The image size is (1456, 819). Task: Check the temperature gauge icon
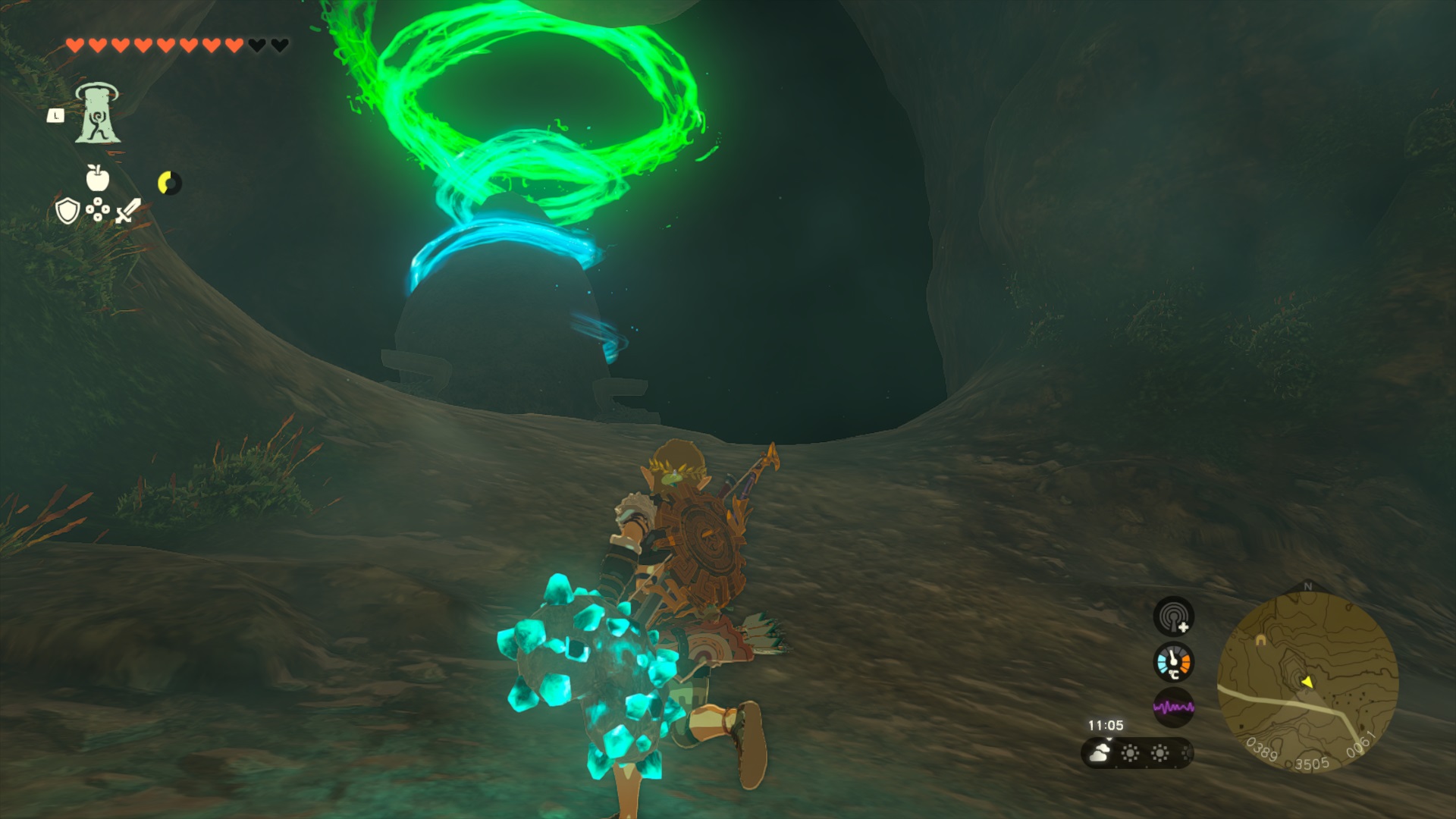[1173, 662]
